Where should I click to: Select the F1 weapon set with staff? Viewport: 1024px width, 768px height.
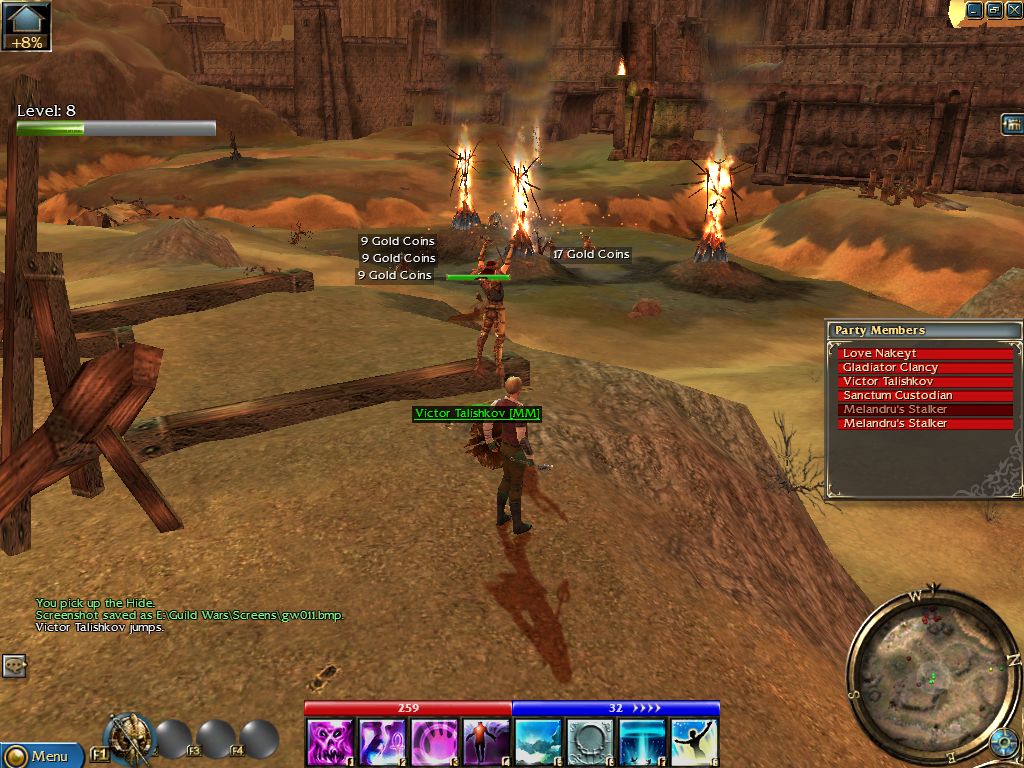point(128,738)
